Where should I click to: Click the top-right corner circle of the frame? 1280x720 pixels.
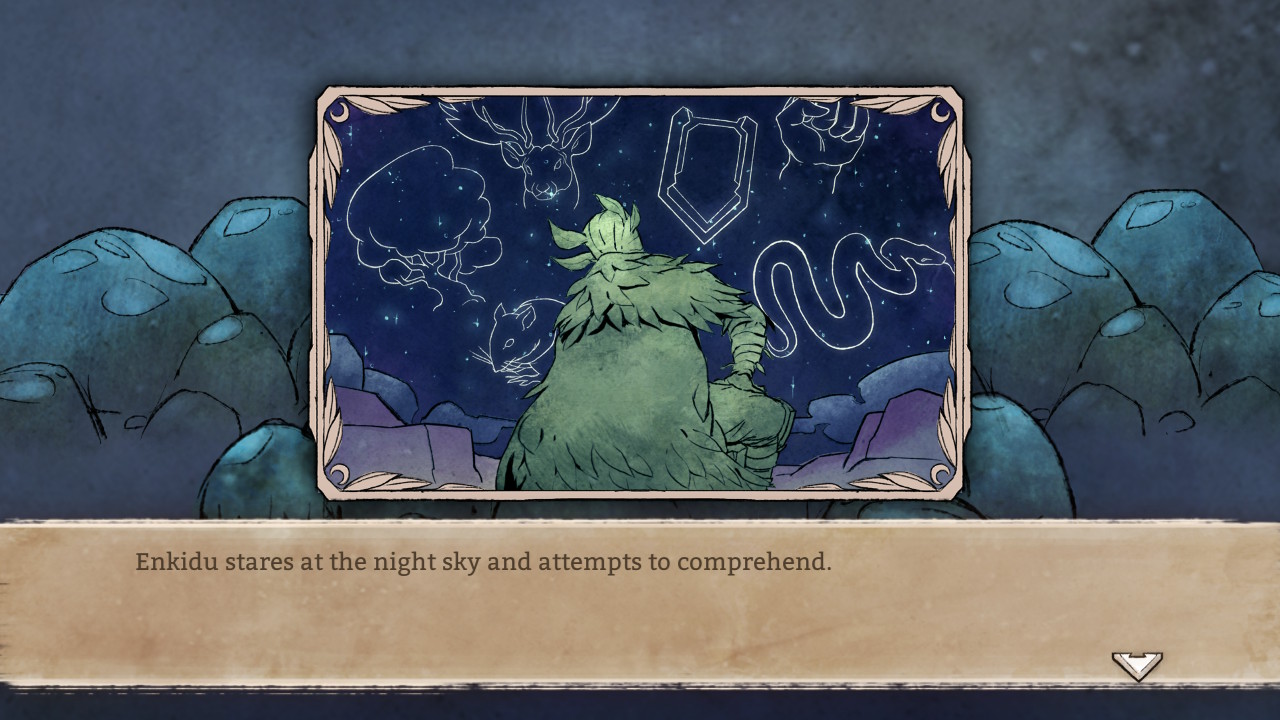coord(940,111)
